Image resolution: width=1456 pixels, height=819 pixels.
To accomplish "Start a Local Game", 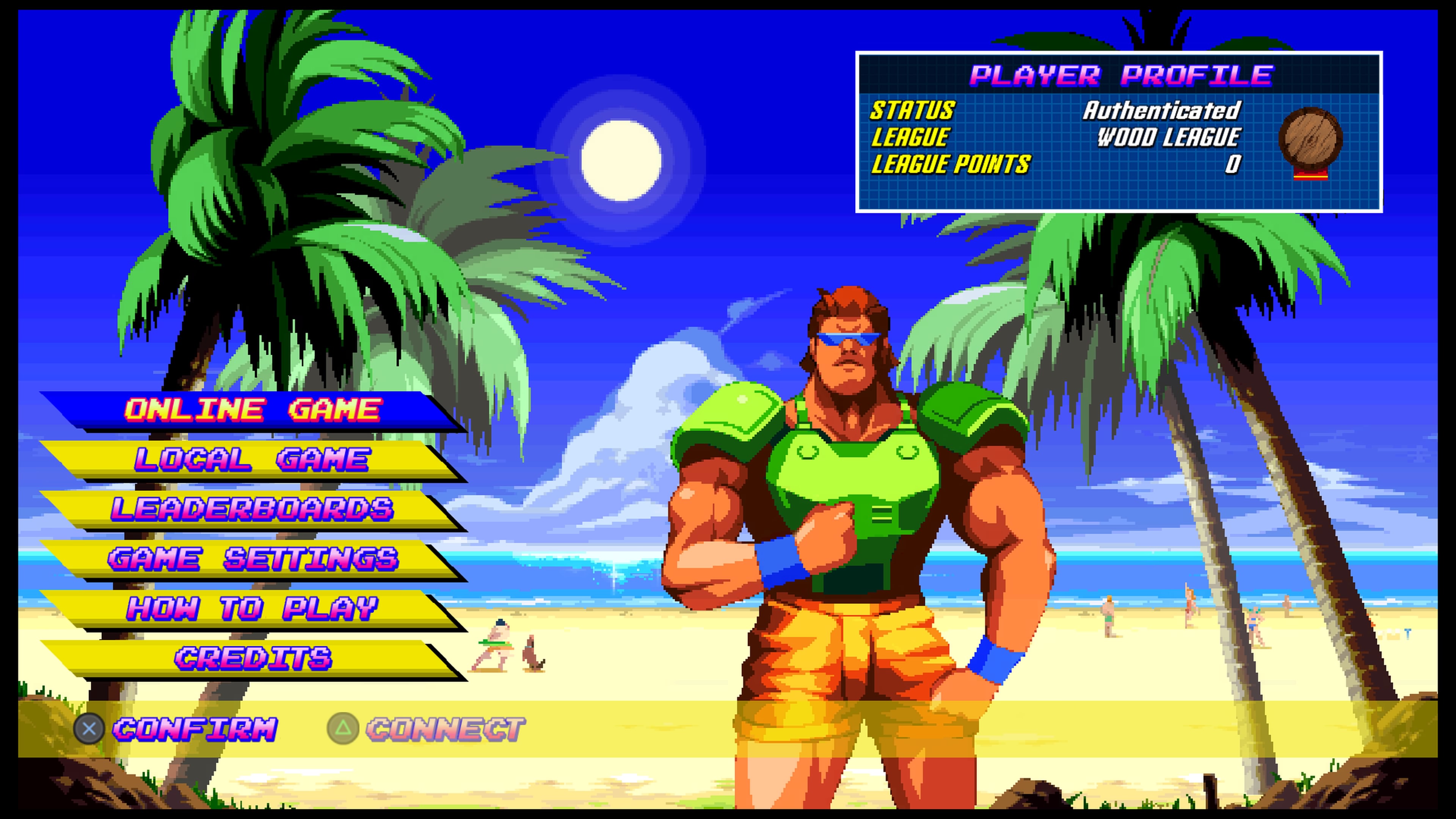I will [x=252, y=460].
